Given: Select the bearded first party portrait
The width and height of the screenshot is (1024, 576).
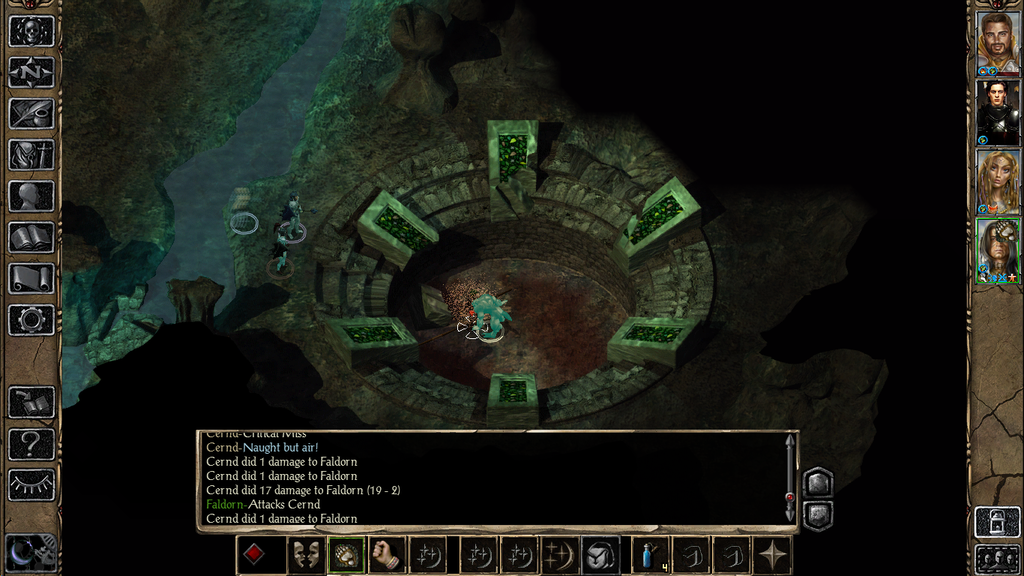Looking at the screenshot, I should tap(997, 41).
